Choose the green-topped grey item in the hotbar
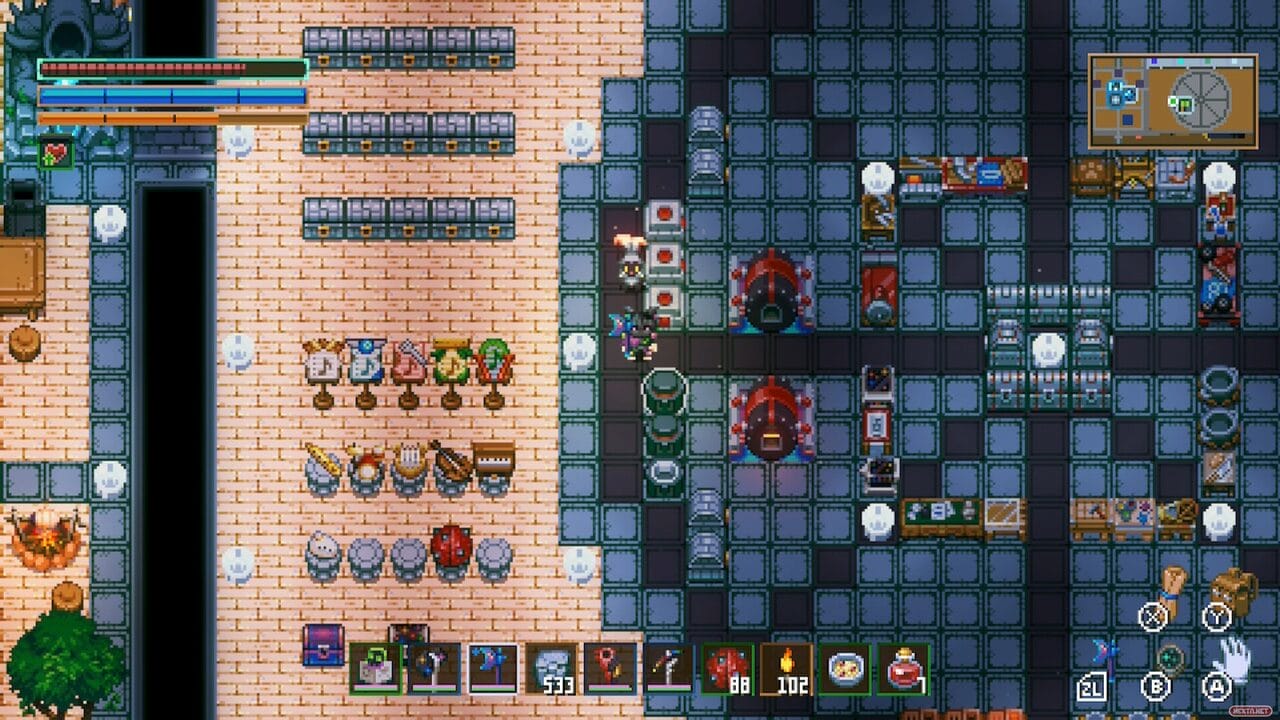 [x=376, y=668]
